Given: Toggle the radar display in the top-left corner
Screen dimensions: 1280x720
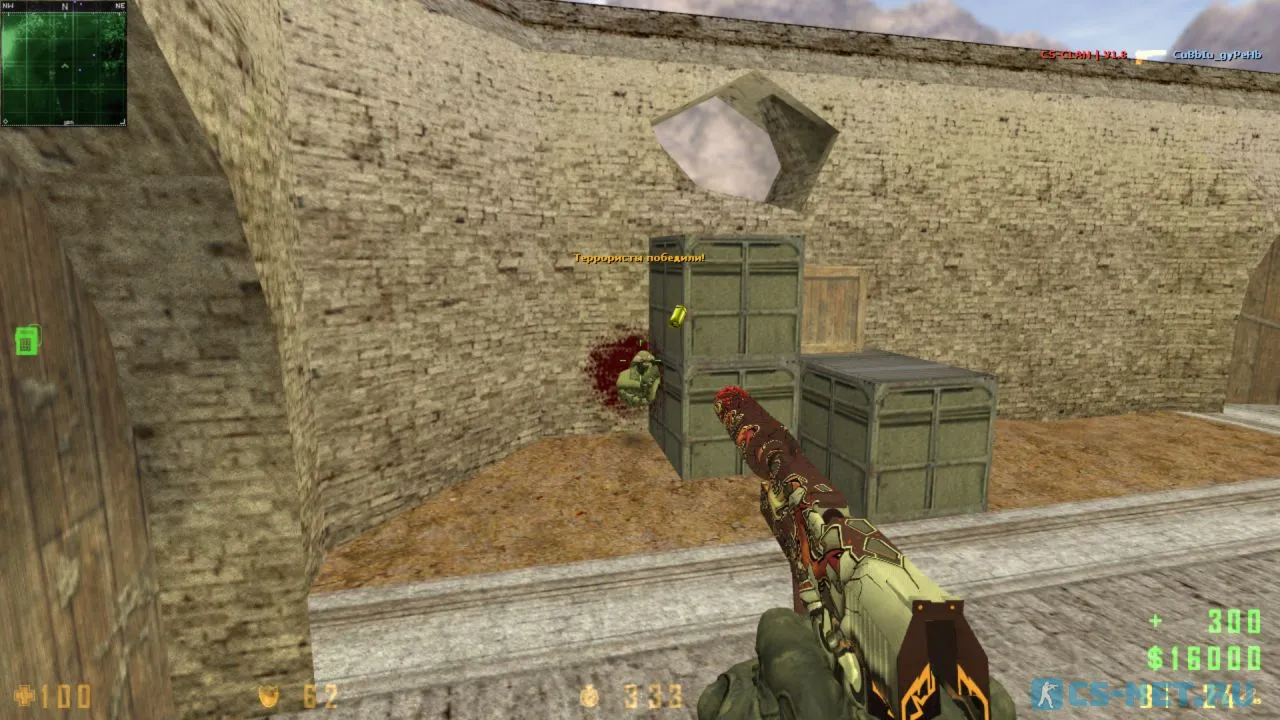Looking at the screenshot, I should point(64,66).
